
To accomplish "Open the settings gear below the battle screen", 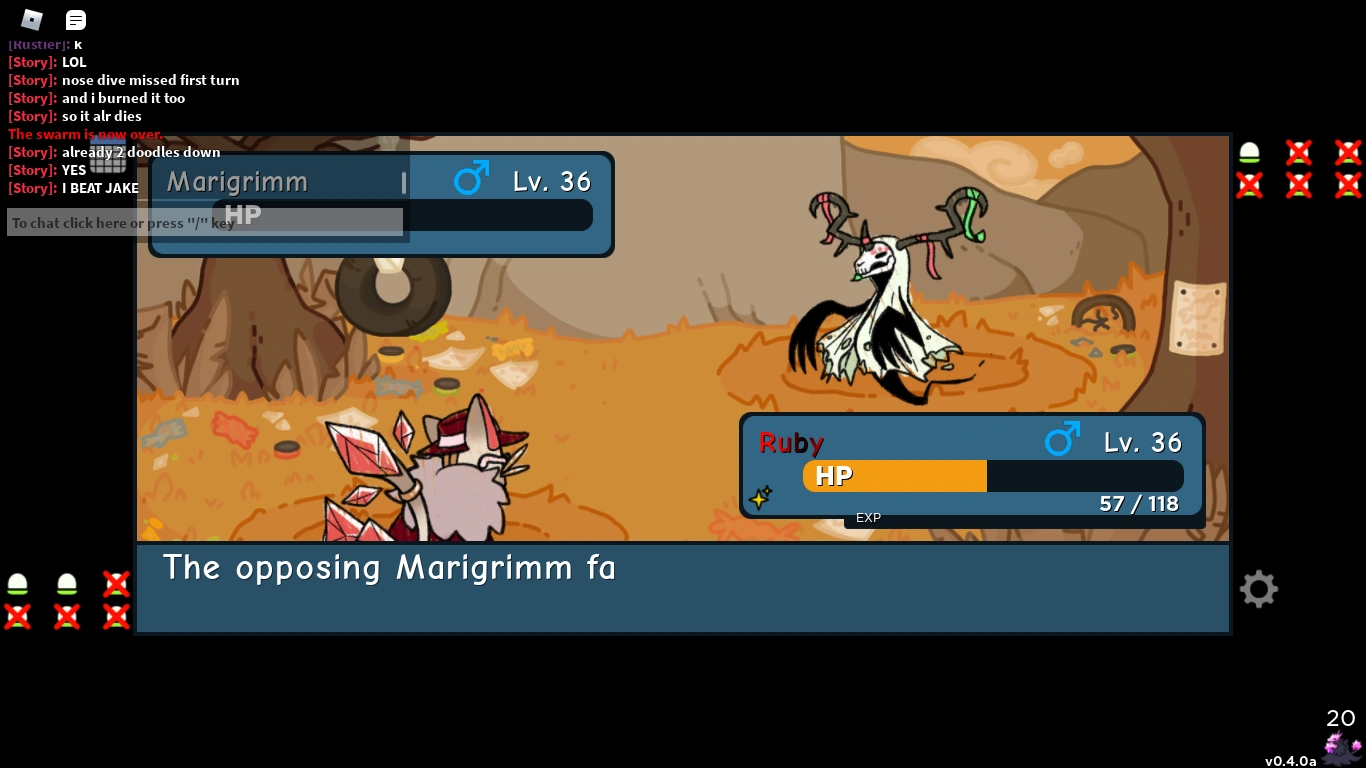I will 1258,589.
